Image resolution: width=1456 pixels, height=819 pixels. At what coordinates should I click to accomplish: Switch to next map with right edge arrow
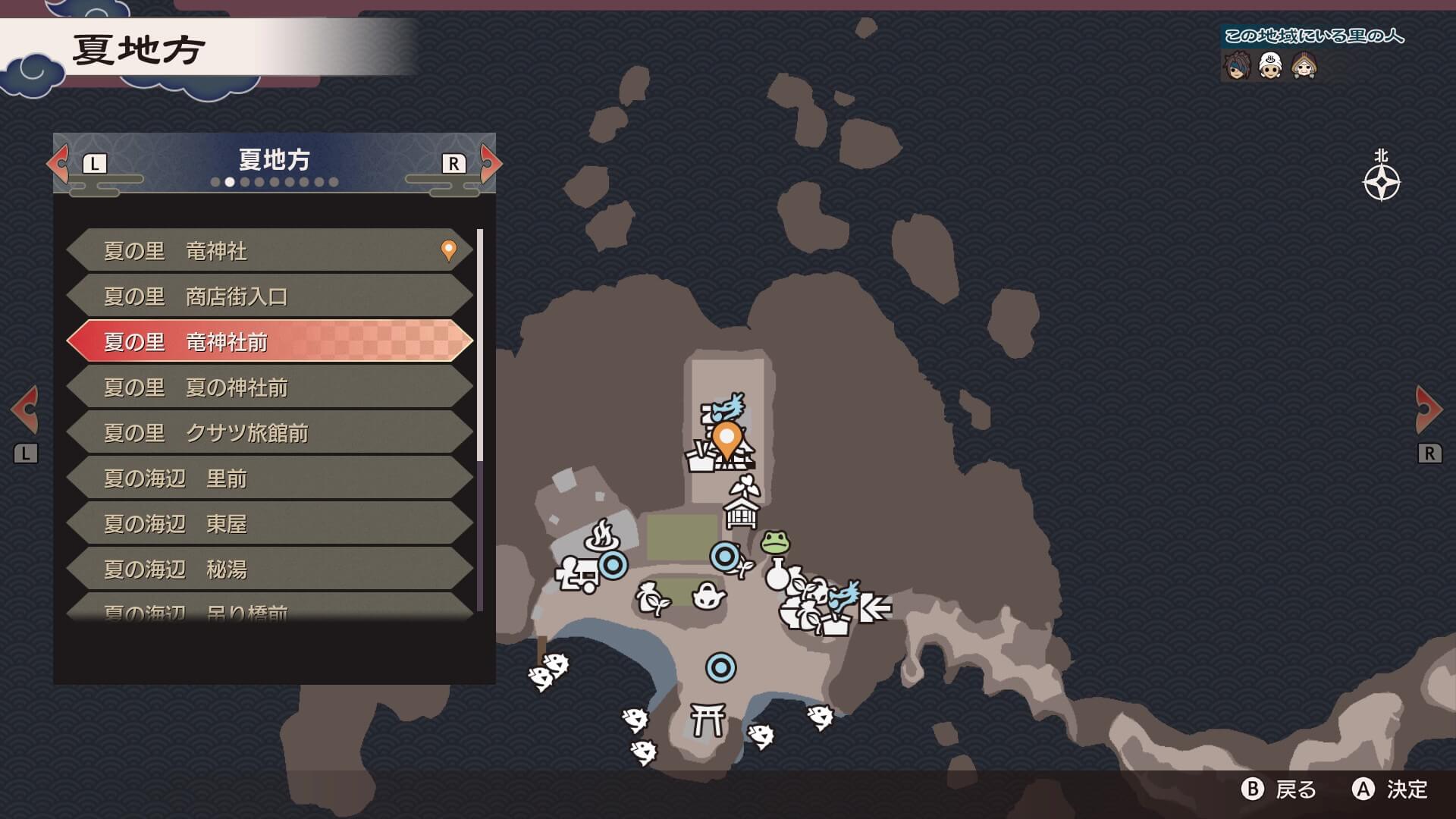point(1429,409)
